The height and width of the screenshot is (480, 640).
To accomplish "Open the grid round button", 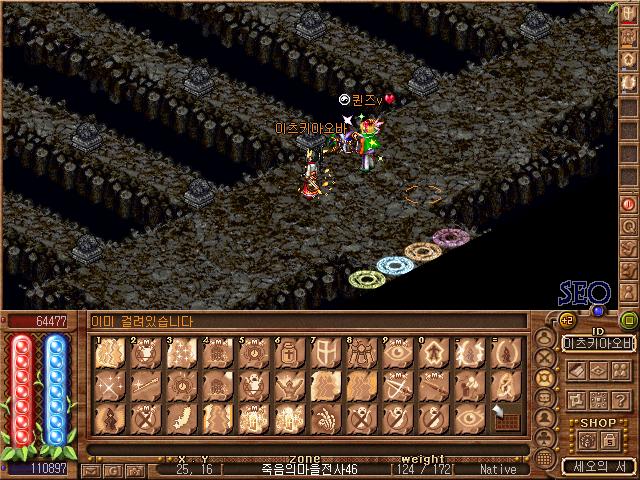I will [x=544, y=457].
